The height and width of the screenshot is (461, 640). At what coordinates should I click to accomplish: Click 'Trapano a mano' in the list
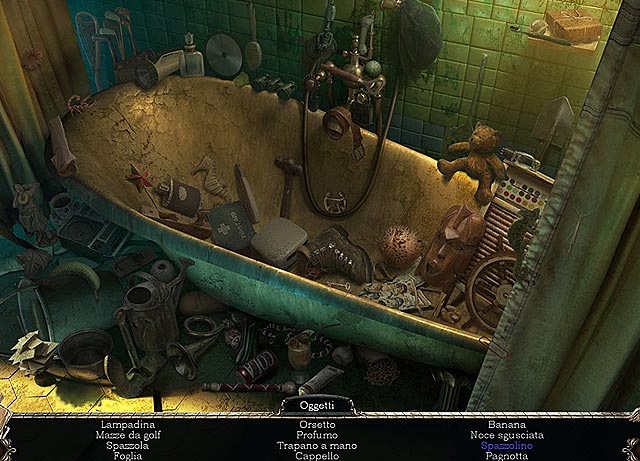[316, 445]
